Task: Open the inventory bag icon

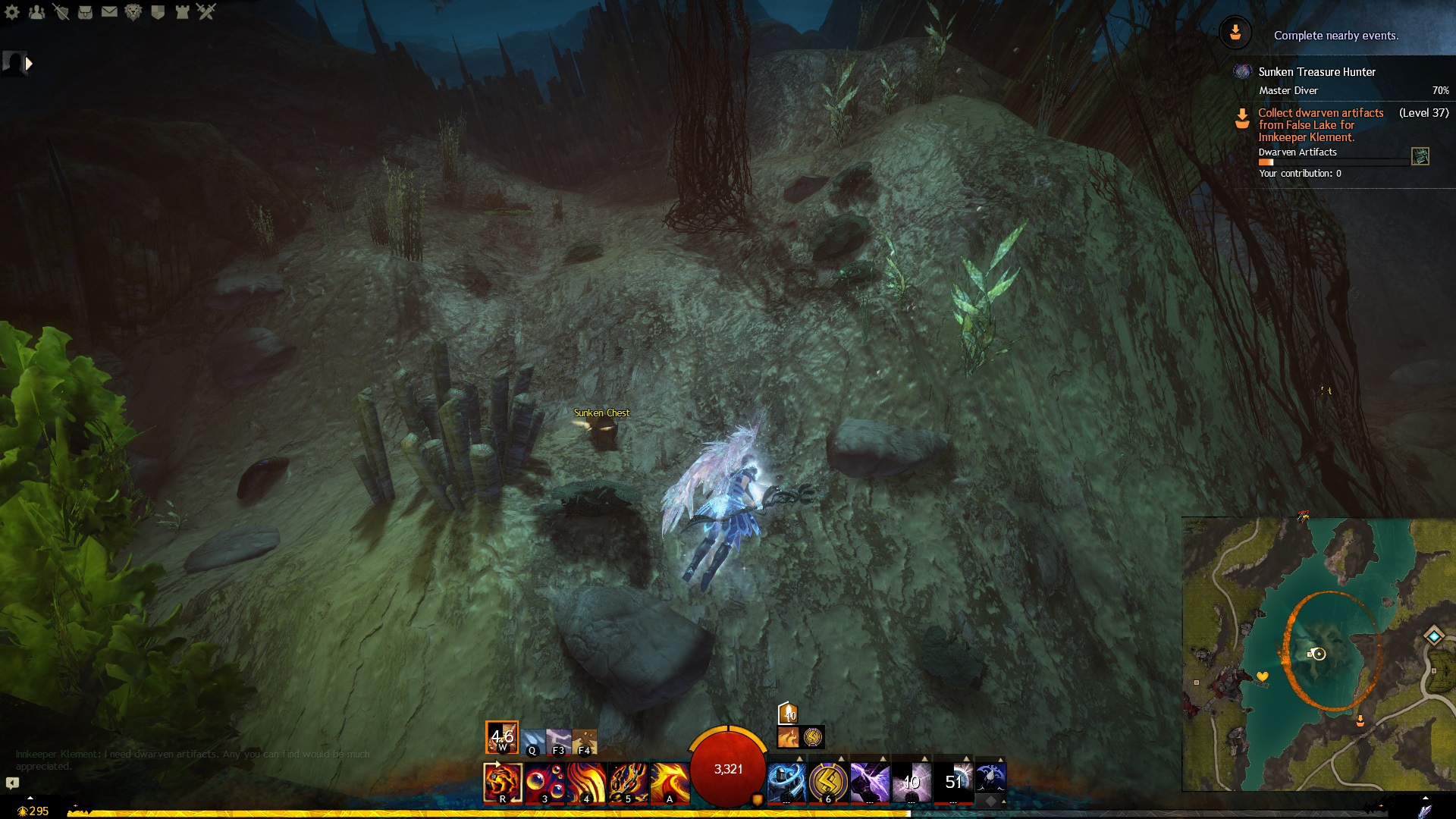Action: tap(85, 12)
